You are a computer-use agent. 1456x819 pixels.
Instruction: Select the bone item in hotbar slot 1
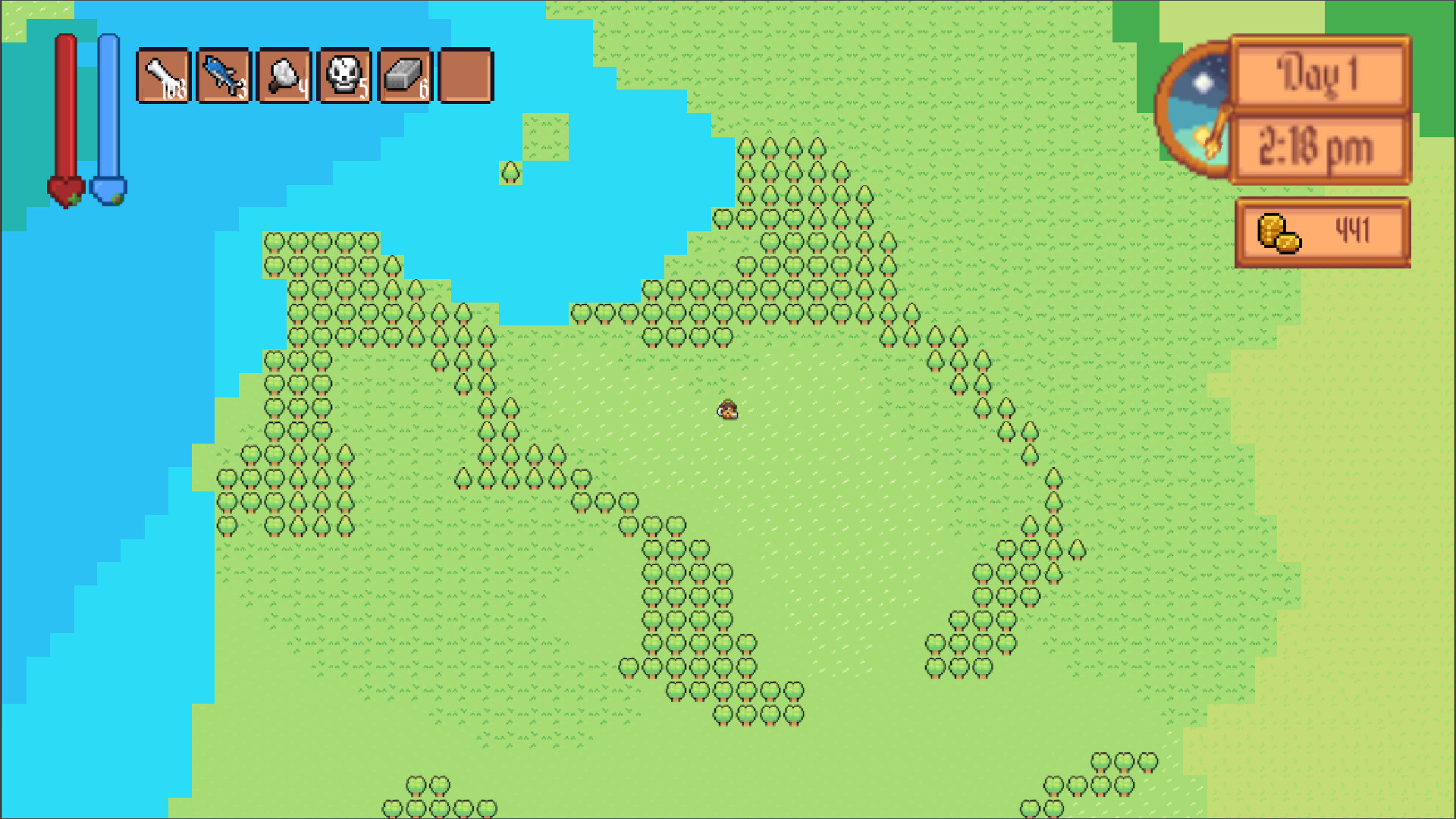tap(162, 76)
